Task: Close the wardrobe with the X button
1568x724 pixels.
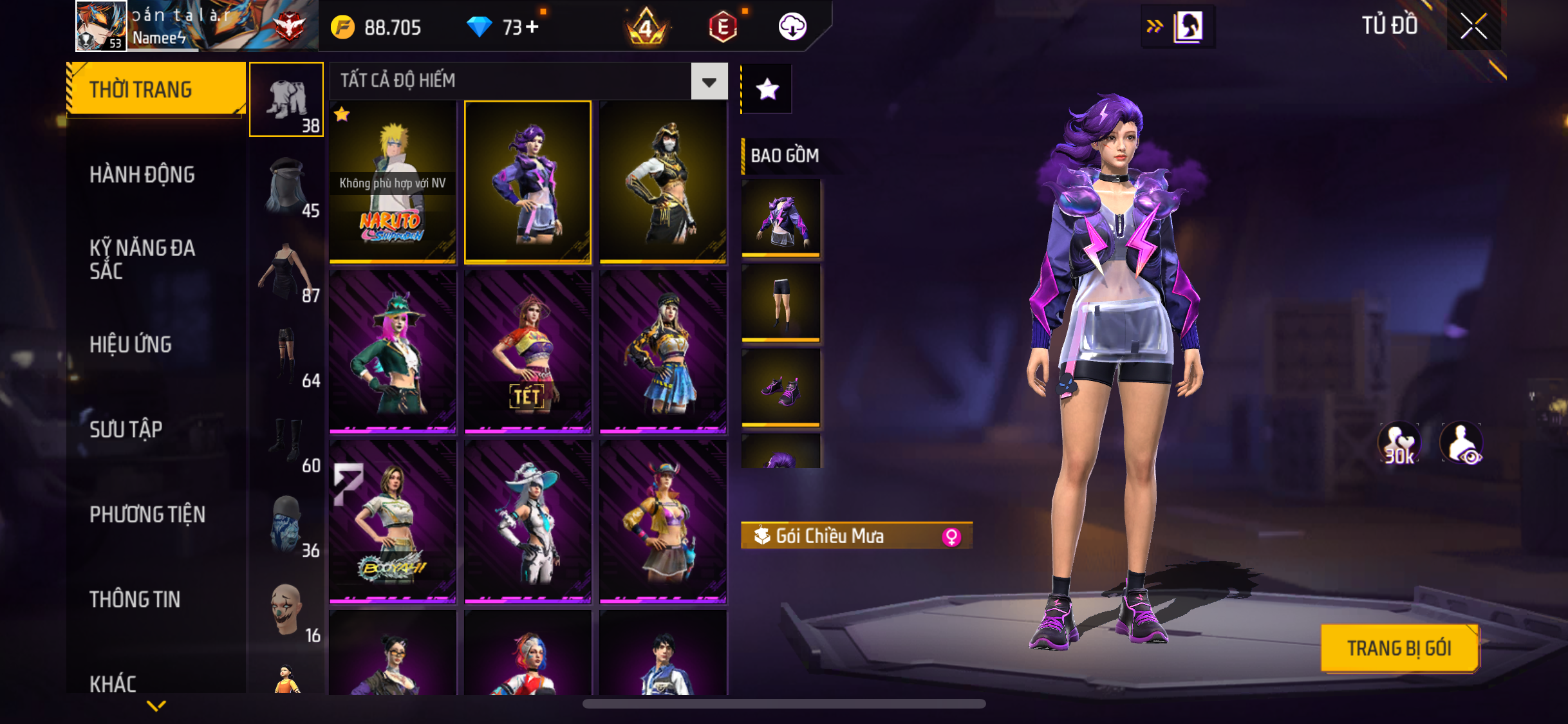Action: tap(1473, 26)
